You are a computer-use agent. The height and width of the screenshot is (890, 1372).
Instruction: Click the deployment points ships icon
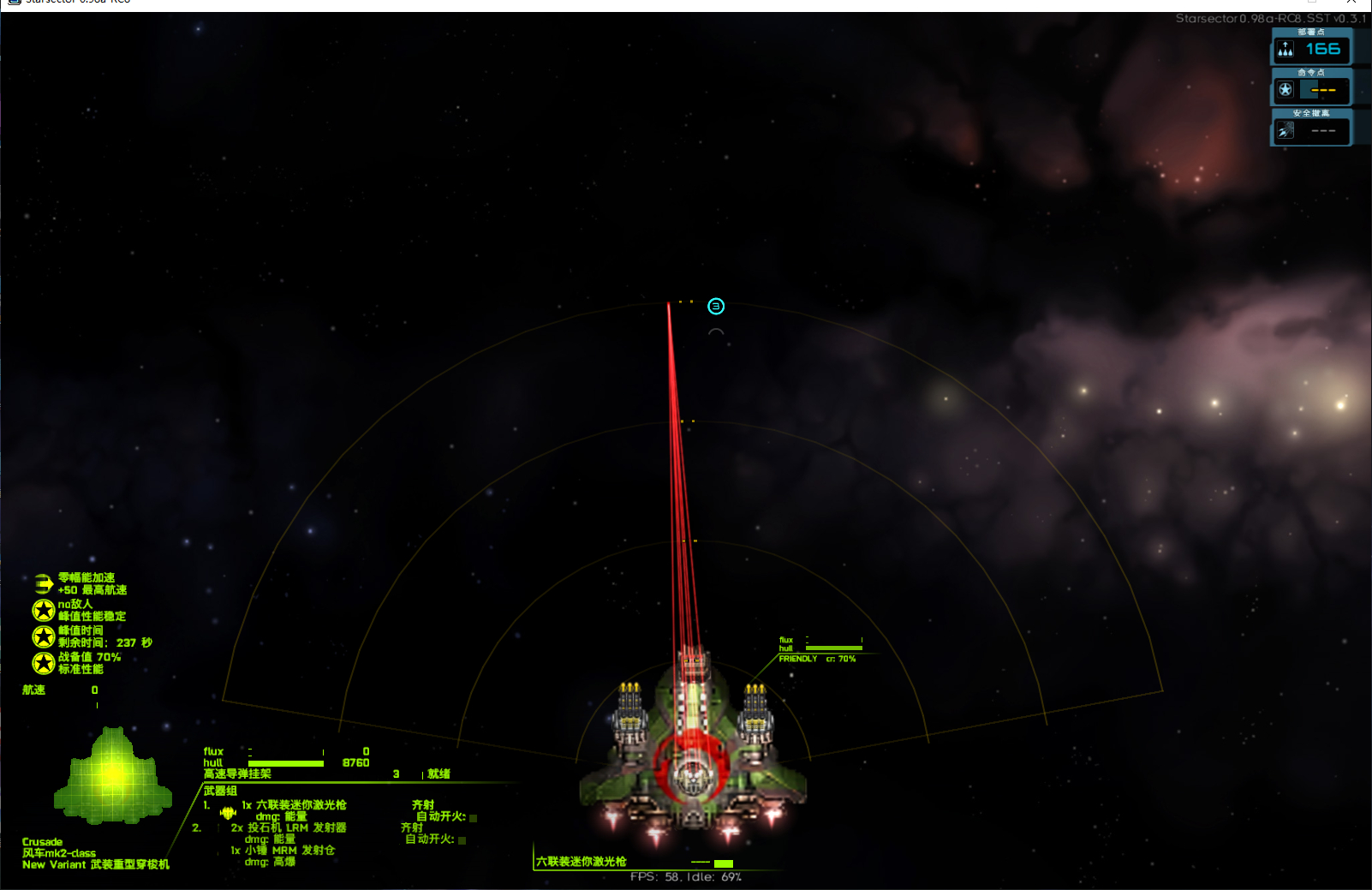pos(1286,50)
